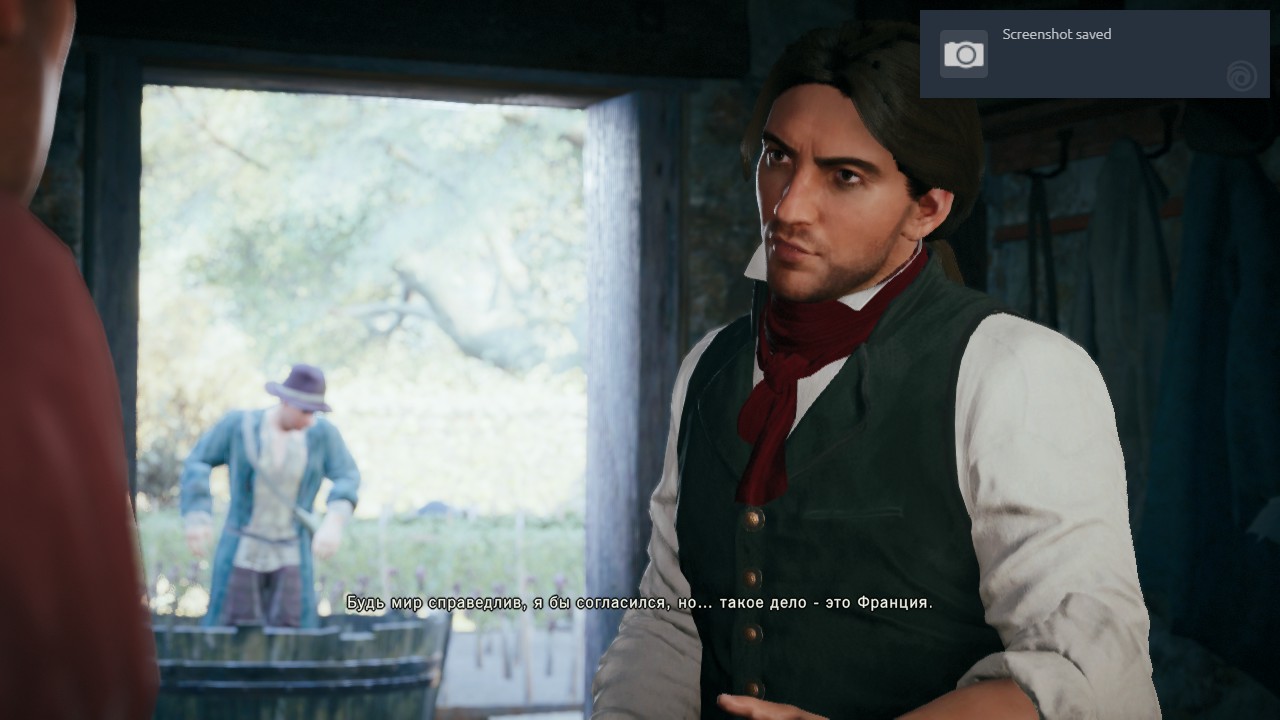Screen dimensions: 1280x720
Task: Click the word Франция in the subtitle
Action: pos(892,603)
